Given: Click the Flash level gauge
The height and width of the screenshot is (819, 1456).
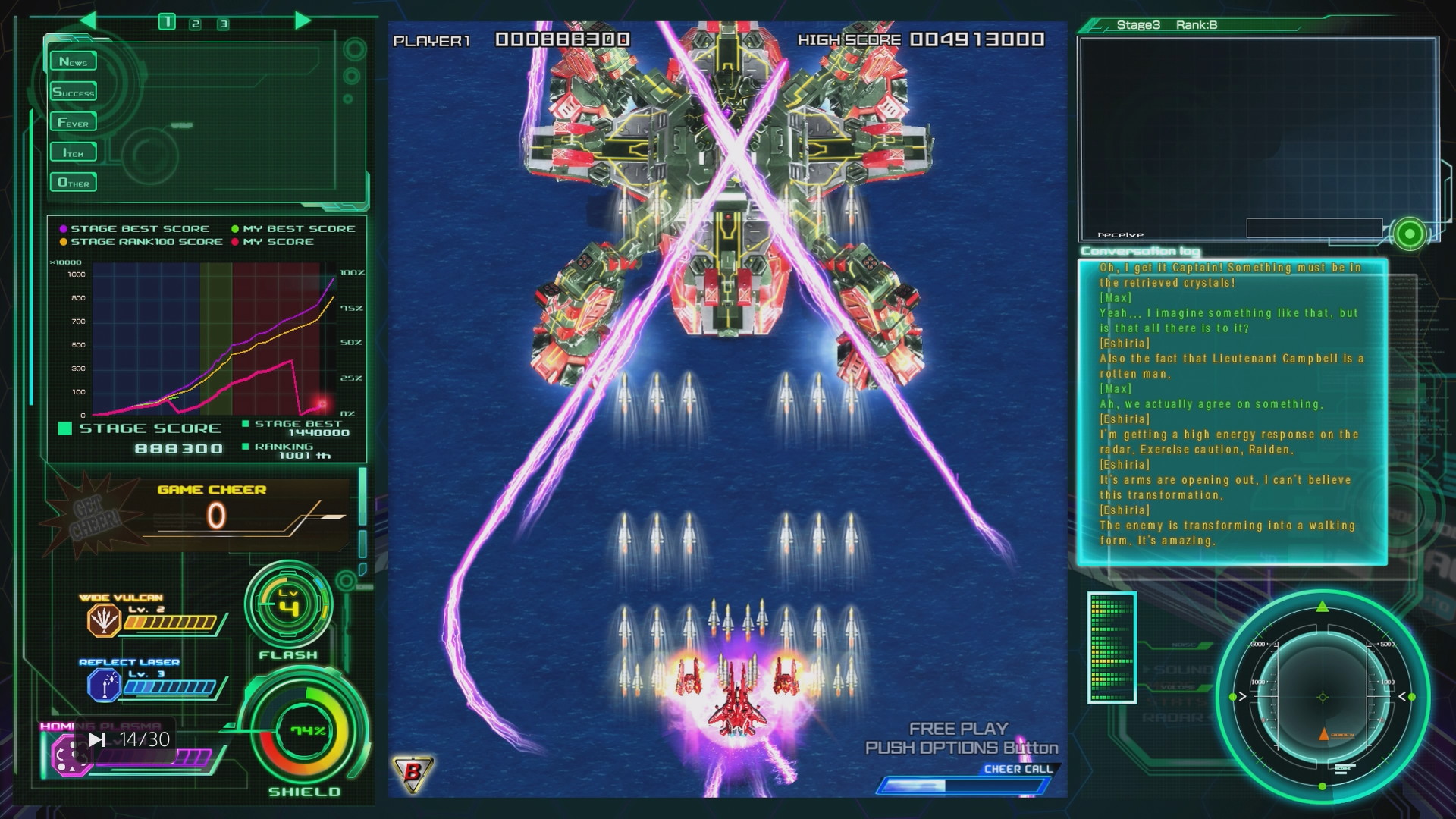Looking at the screenshot, I should point(288,605).
